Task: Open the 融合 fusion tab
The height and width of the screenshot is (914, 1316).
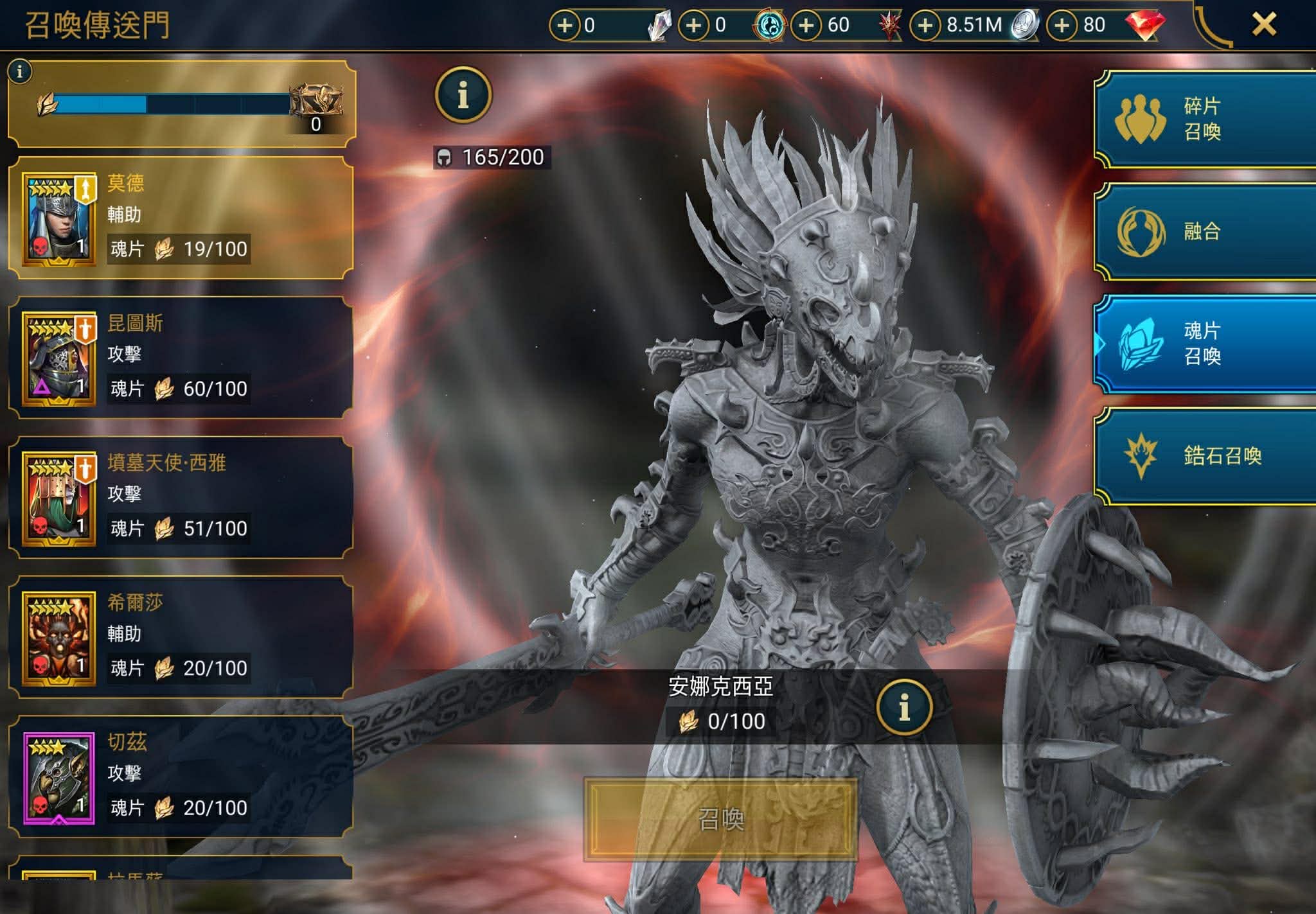Action: pos(1204,231)
